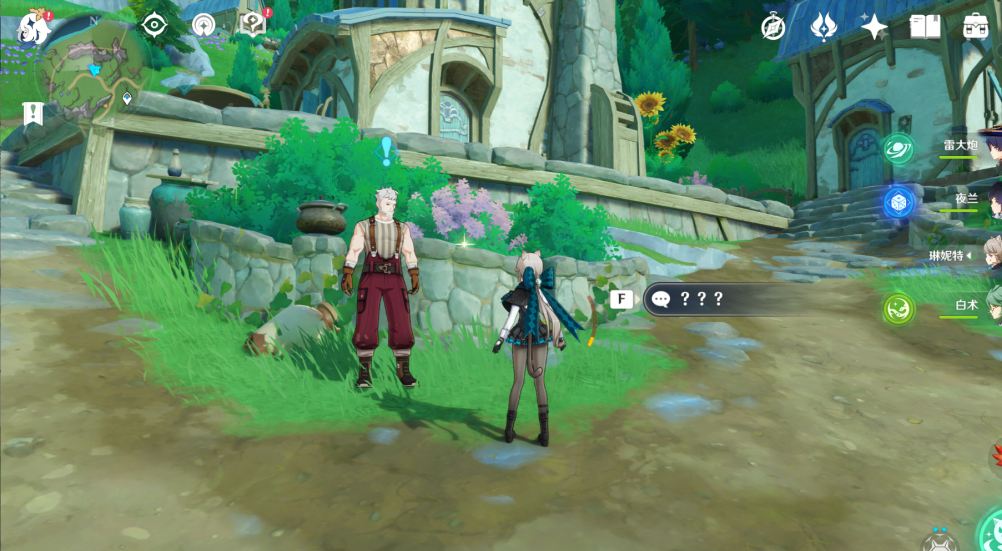Open the open-book archive icon

pyautogui.click(x=925, y=27)
